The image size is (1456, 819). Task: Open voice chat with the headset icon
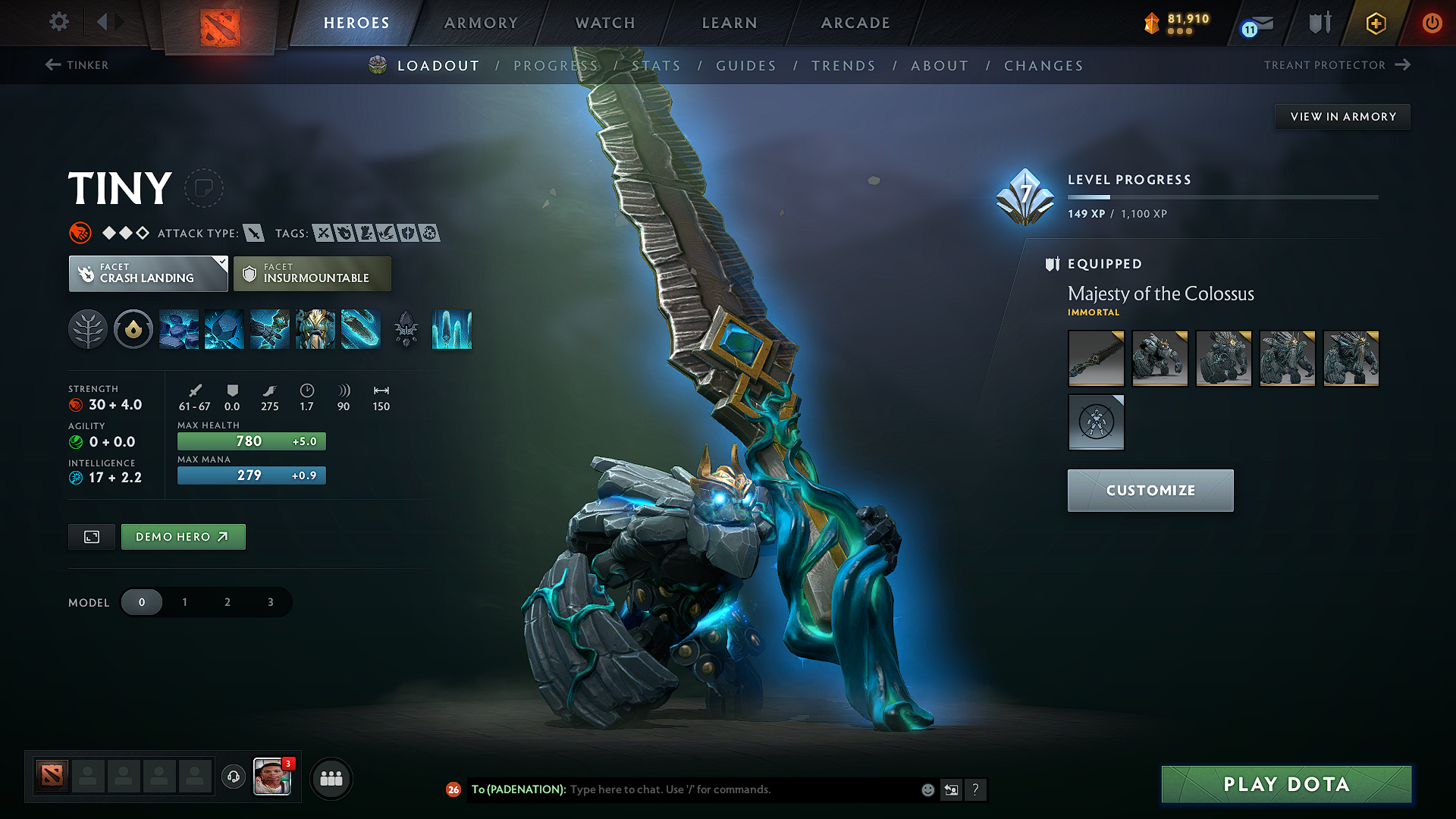click(x=233, y=777)
